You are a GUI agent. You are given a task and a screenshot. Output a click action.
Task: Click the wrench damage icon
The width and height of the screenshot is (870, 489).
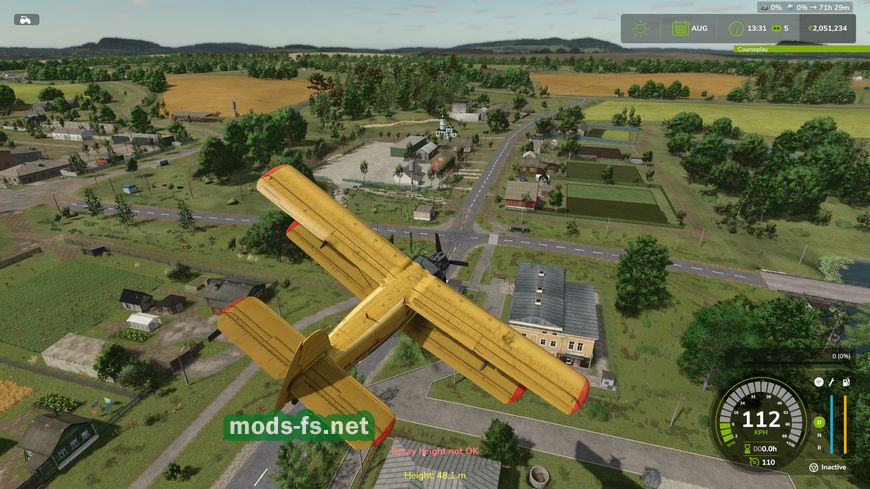point(831,382)
